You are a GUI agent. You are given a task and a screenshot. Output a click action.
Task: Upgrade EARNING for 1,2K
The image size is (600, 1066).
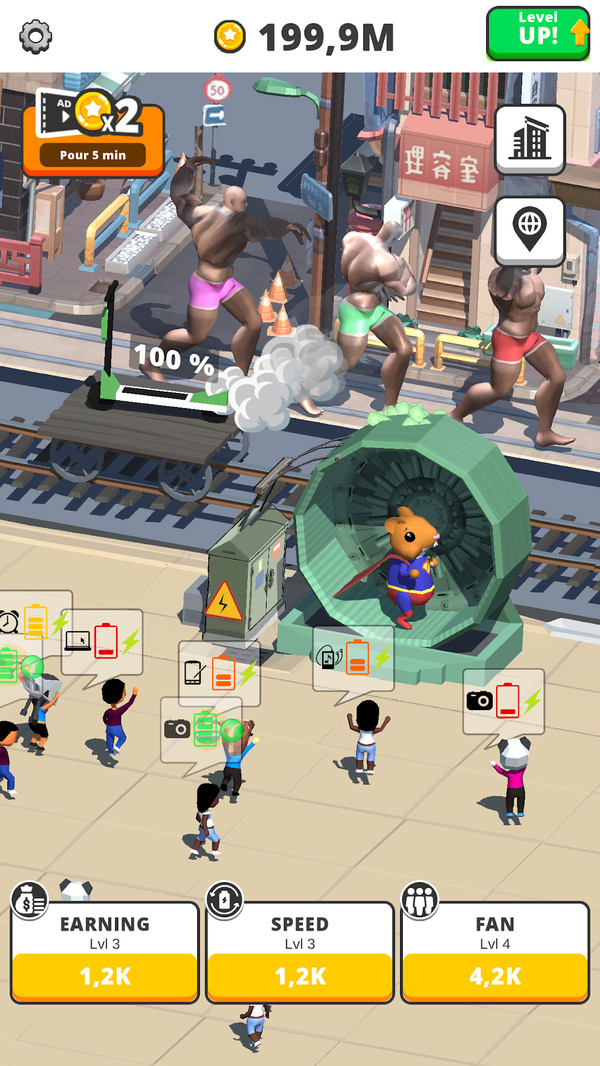click(105, 976)
